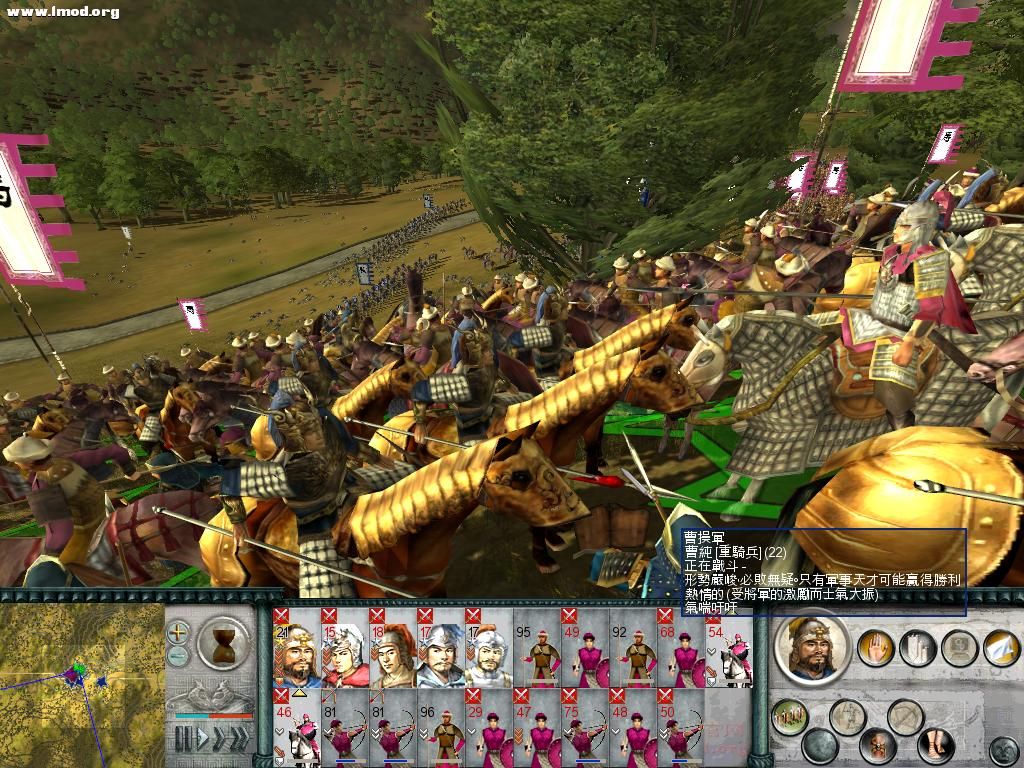Set battle speed to double fast-forward
Image resolution: width=1024 pixels, height=768 pixels.
217,739
